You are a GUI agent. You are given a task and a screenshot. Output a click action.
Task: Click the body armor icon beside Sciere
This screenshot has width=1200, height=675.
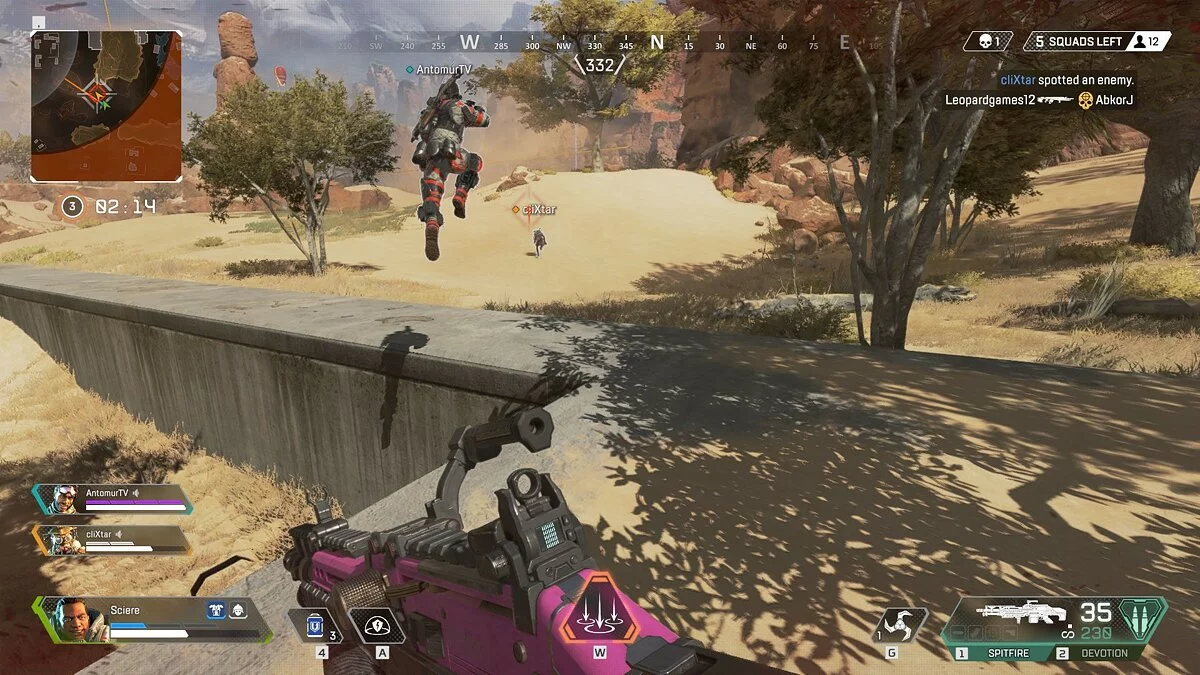pos(216,610)
